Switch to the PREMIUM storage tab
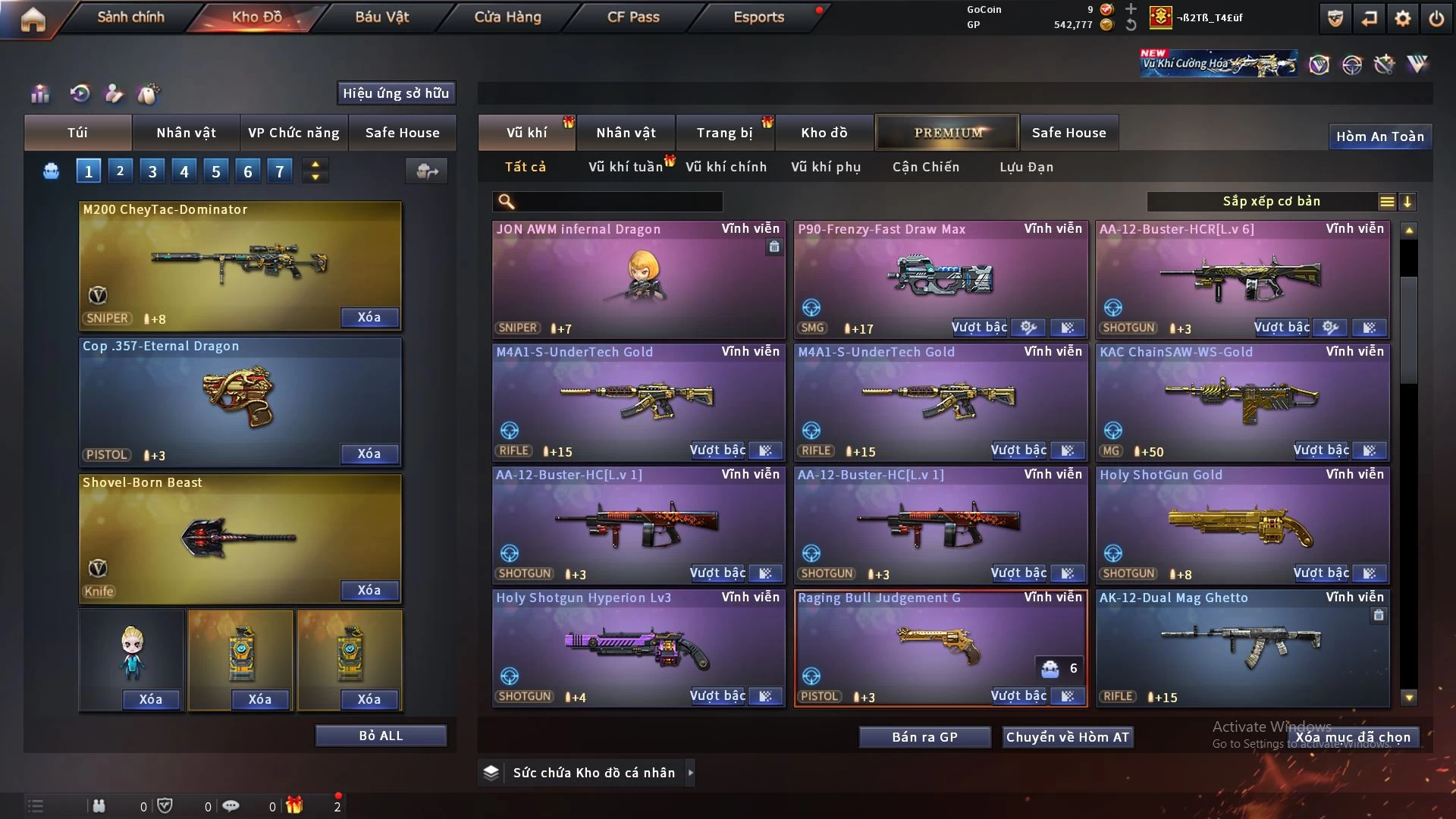This screenshot has width=1456, height=819. coord(947,133)
